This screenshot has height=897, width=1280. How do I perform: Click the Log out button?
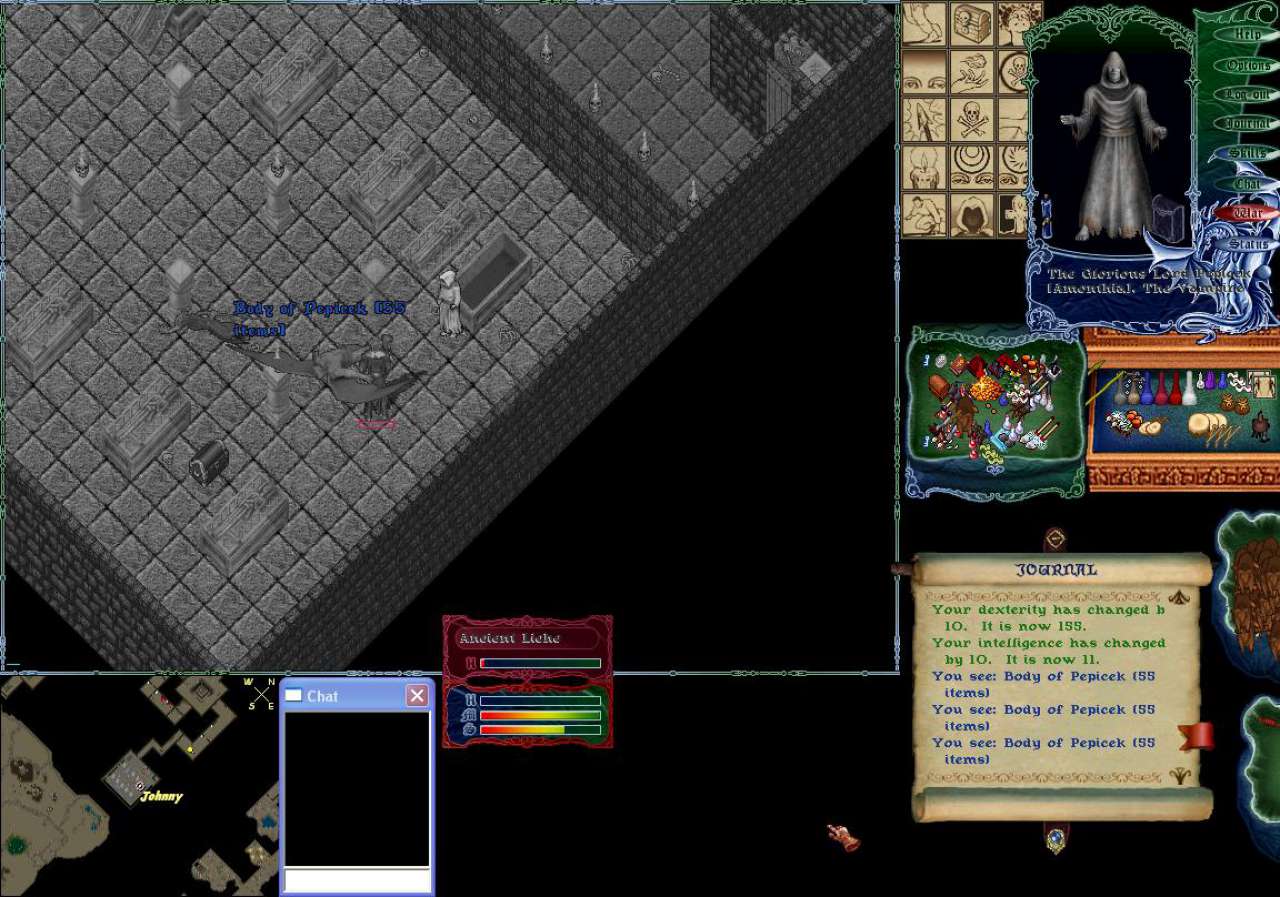(x=1246, y=94)
